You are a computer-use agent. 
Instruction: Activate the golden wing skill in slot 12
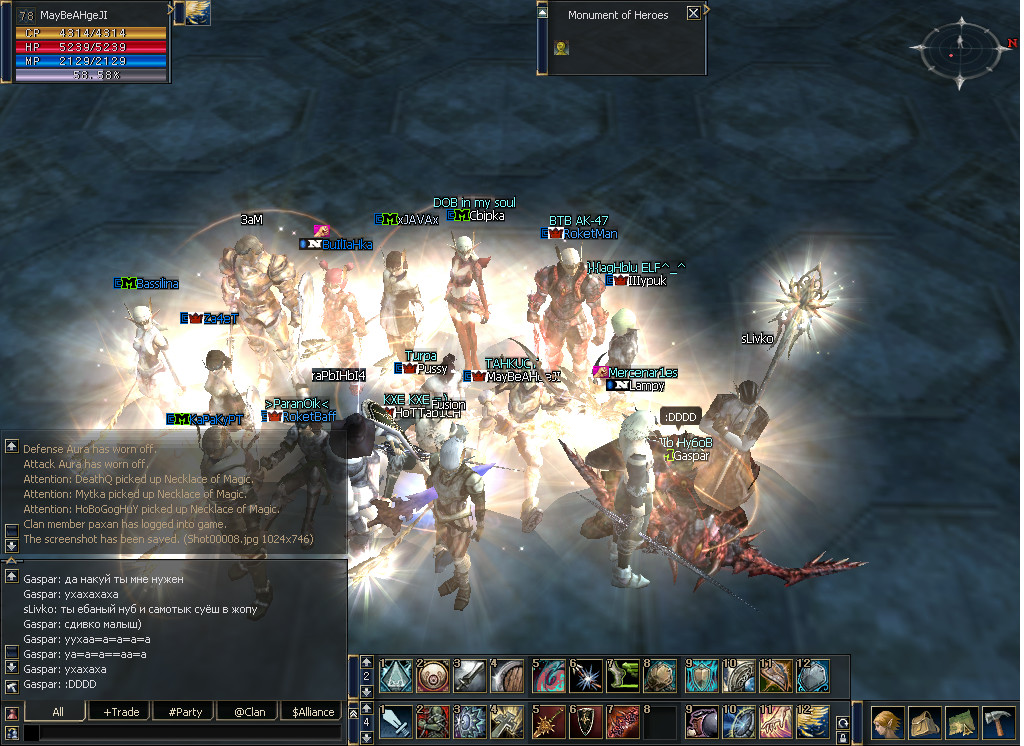pyautogui.click(x=813, y=722)
